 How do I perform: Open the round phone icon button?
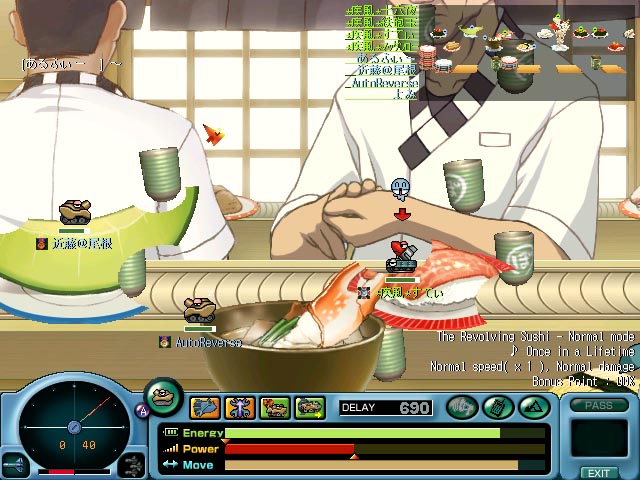(497, 407)
